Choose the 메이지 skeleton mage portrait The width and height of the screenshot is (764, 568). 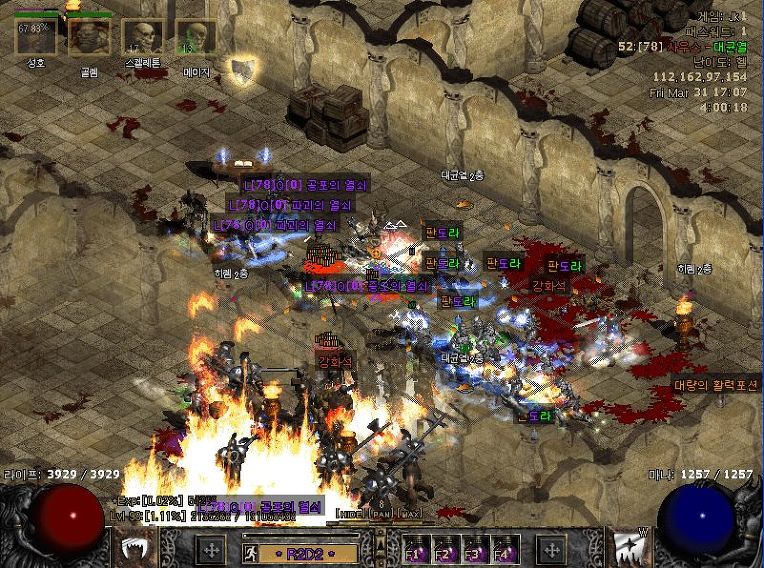tap(196, 37)
